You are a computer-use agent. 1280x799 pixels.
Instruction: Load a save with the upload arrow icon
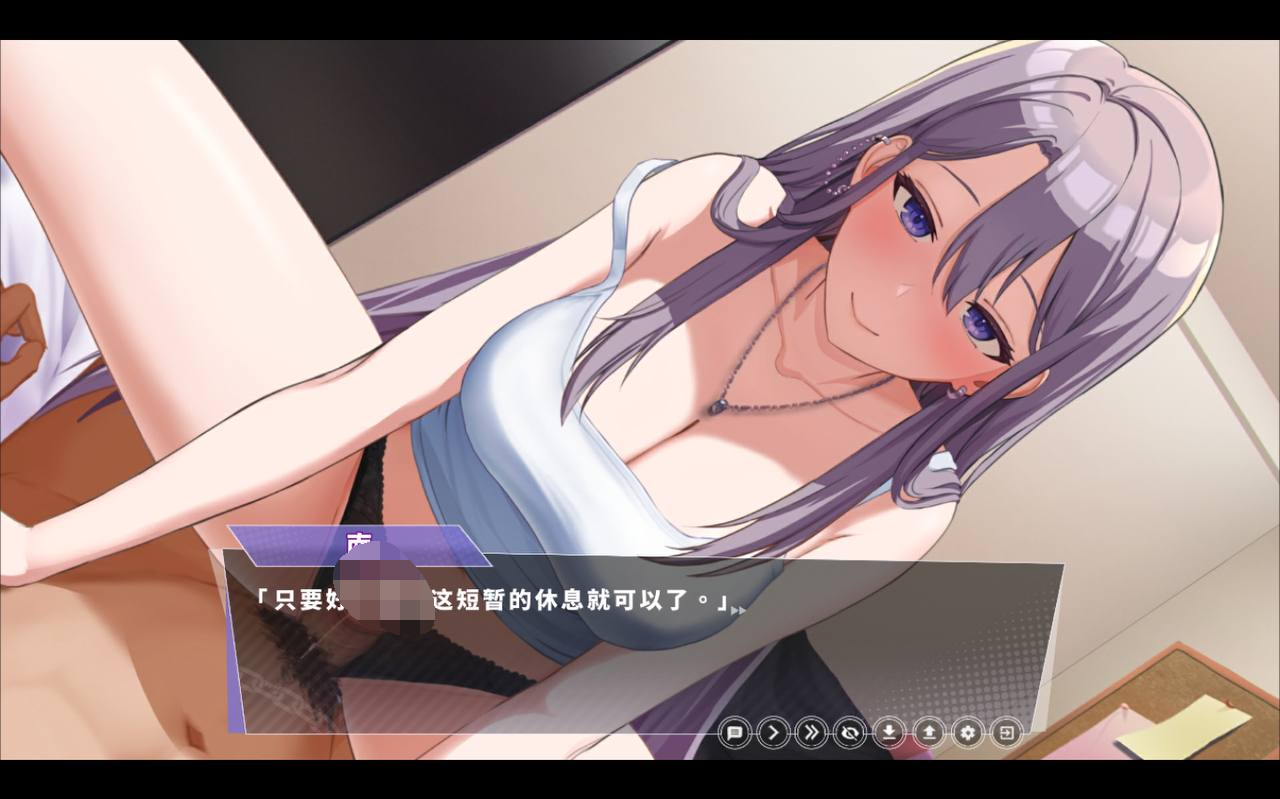click(x=929, y=733)
